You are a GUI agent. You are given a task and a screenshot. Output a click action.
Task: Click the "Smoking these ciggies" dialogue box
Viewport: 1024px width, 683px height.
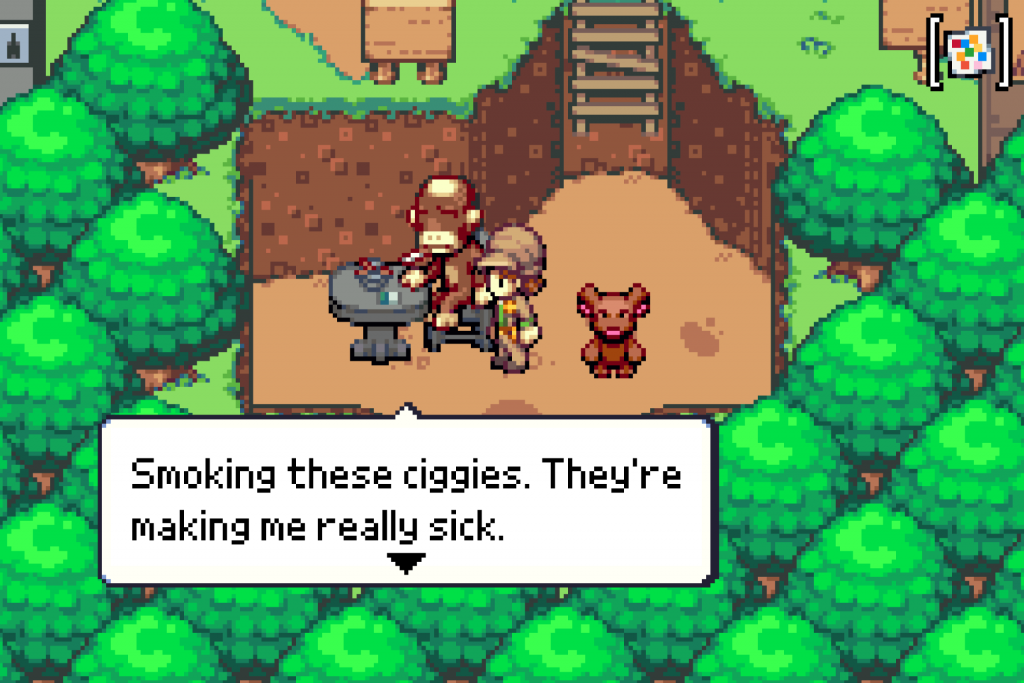pyautogui.click(x=408, y=500)
